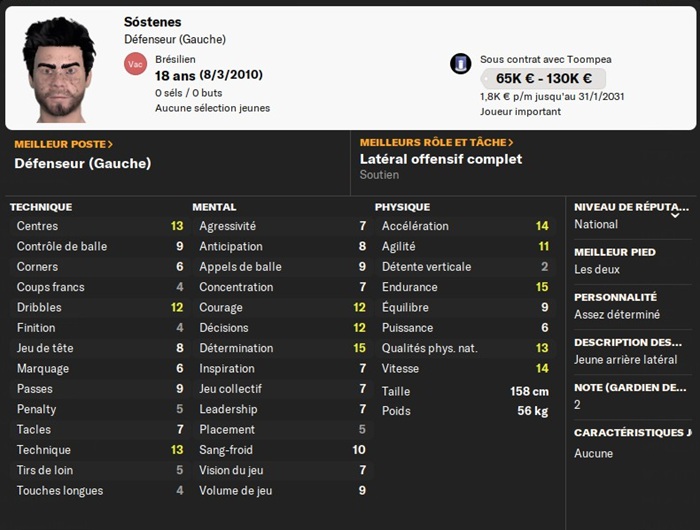Expand the chevron next to Niveau de Réputation
This screenshot has width=700, height=530.
click(x=675, y=214)
